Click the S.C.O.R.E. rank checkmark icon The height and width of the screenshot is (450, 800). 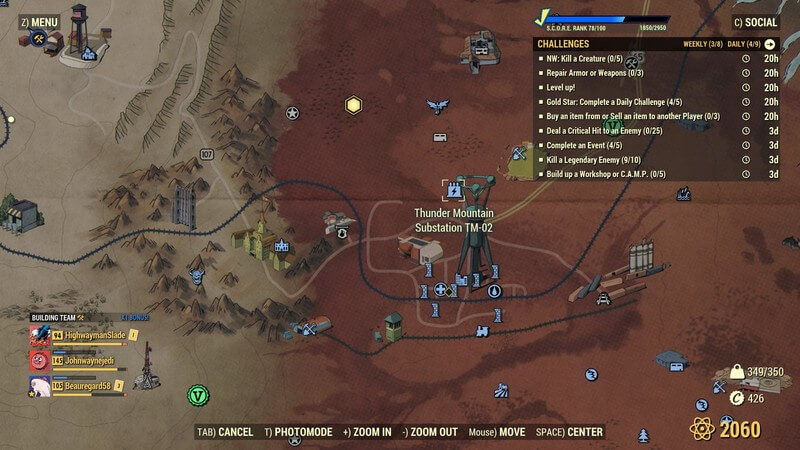pyautogui.click(x=543, y=17)
